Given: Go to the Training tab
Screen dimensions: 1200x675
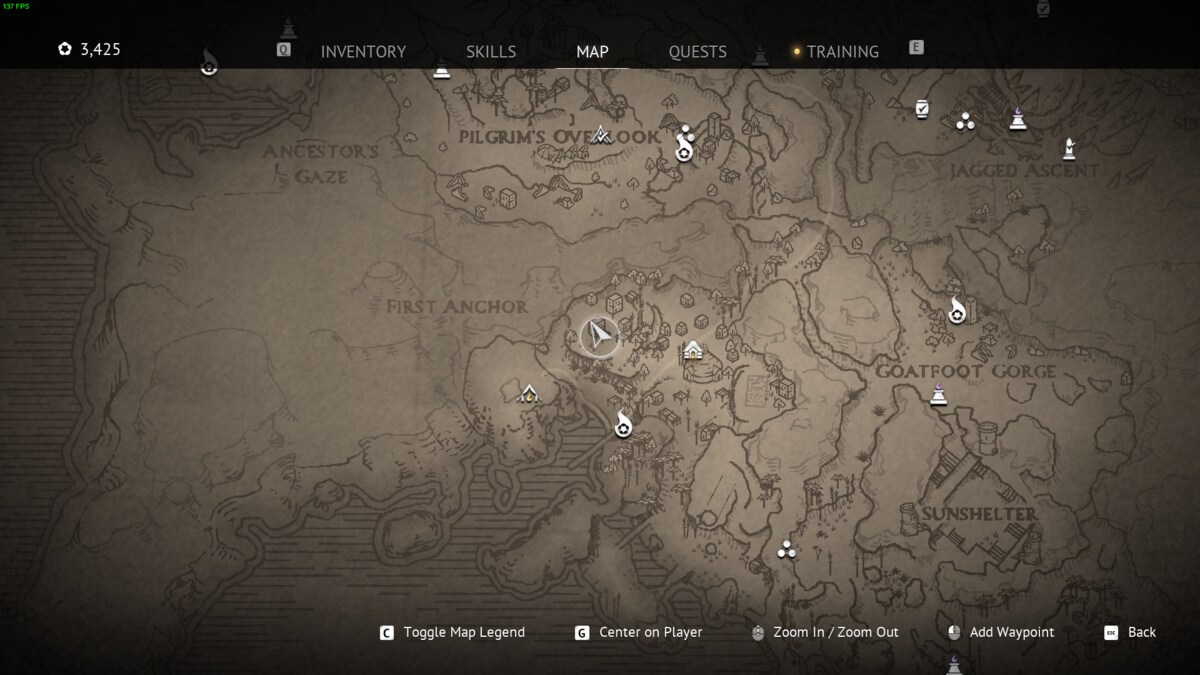Looking at the screenshot, I should click(842, 52).
